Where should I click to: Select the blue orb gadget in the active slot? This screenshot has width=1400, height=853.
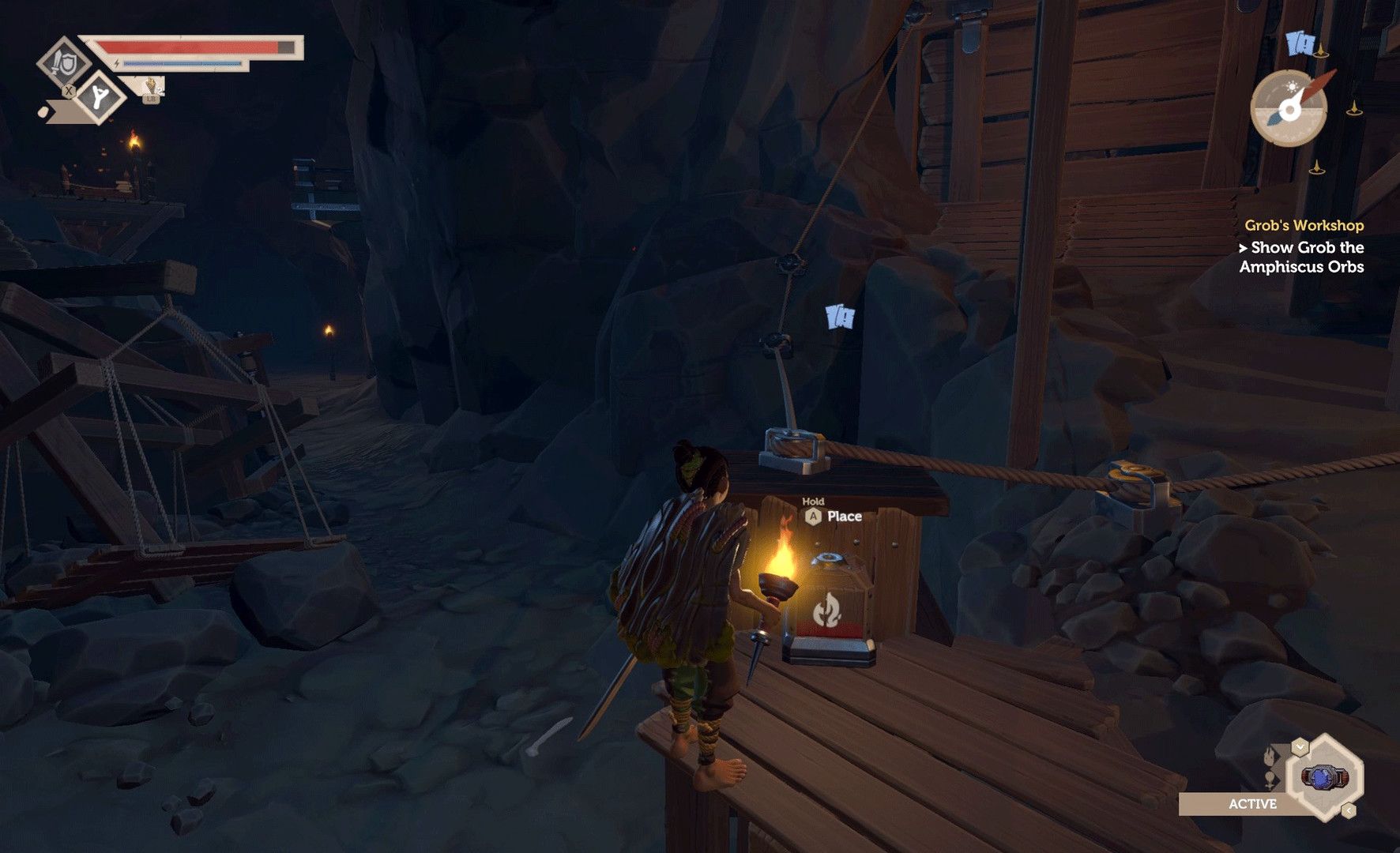[x=1323, y=776]
